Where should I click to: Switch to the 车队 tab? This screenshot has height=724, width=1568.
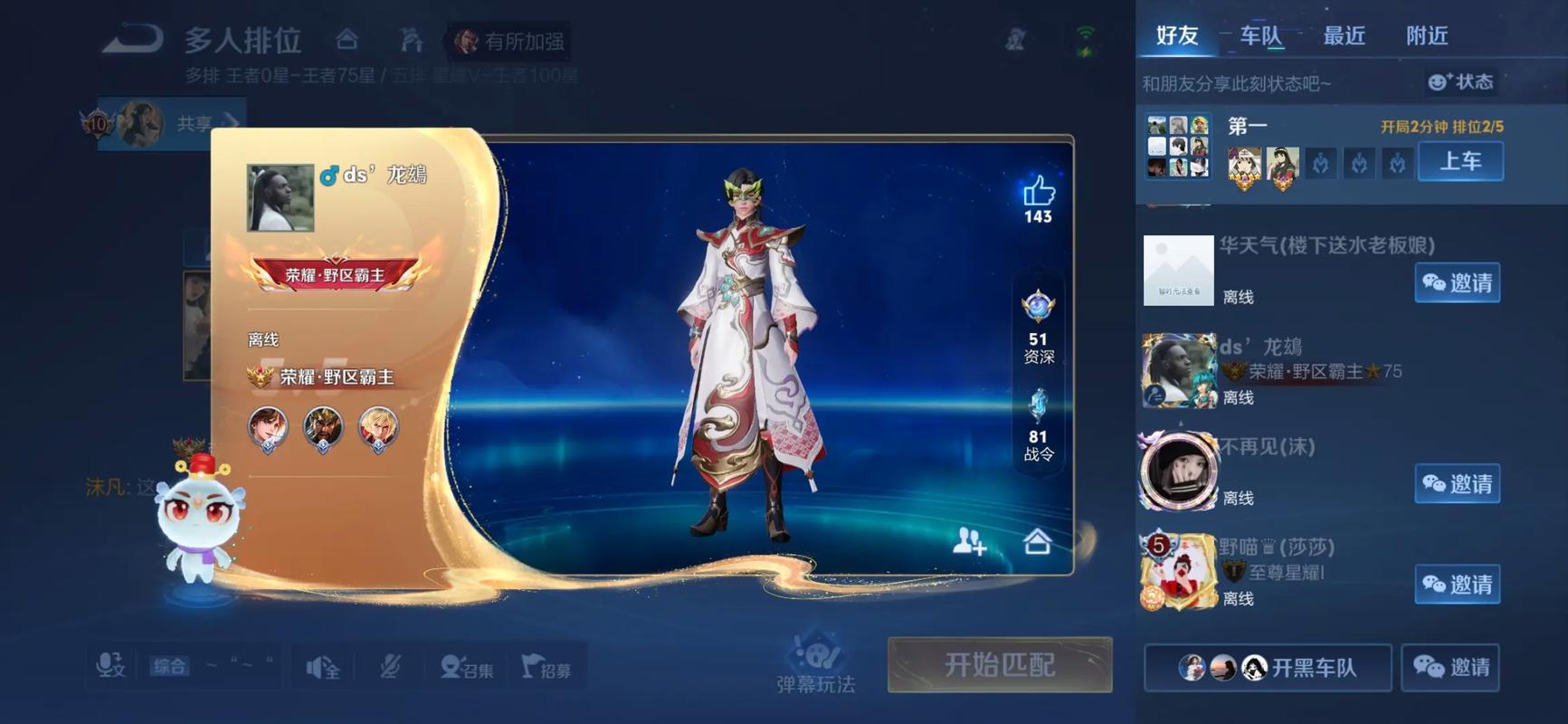(x=1262, y=36)
